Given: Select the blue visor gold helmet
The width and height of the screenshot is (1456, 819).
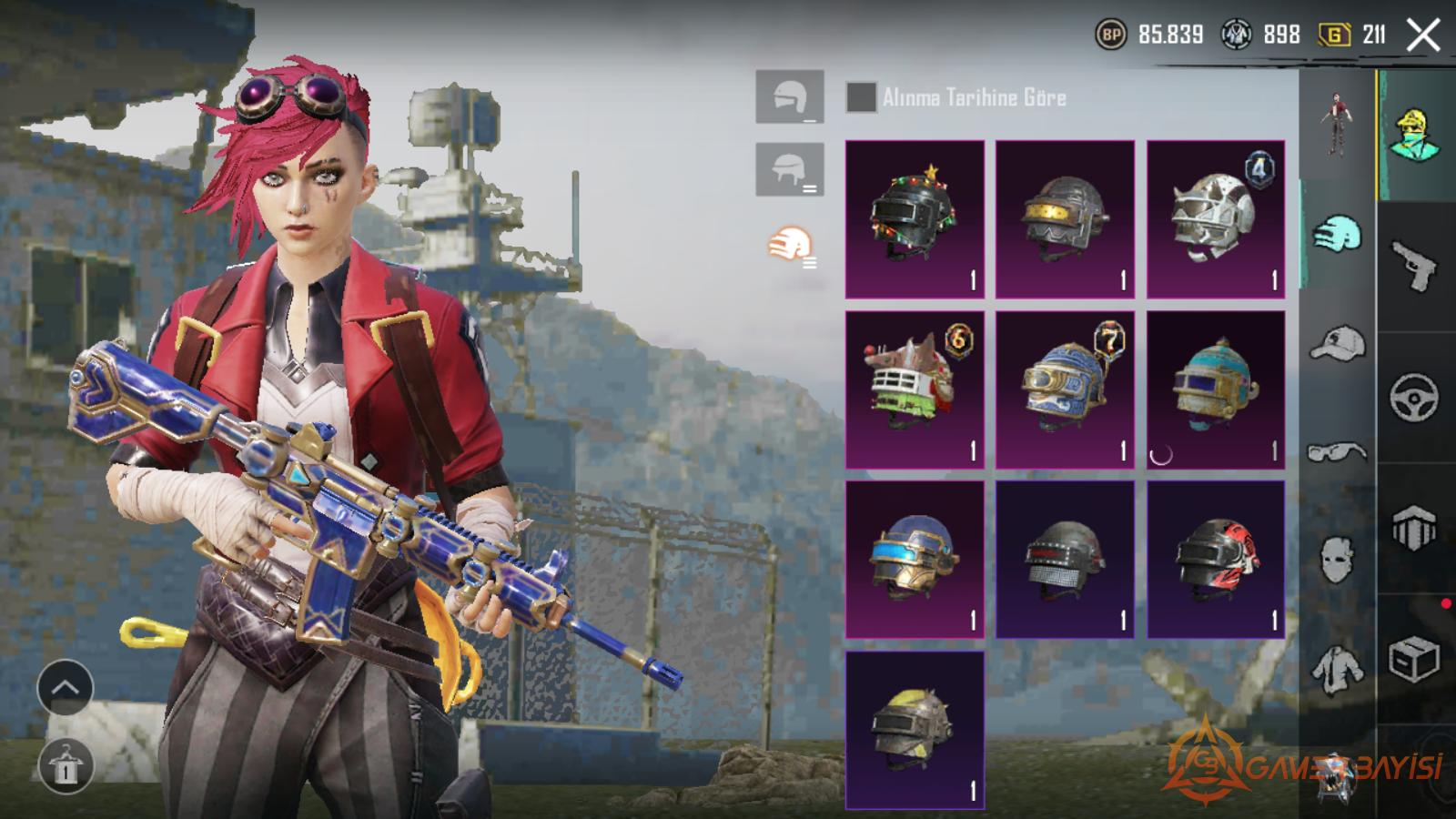Looking at the screenshot, I should coord(915,560).
